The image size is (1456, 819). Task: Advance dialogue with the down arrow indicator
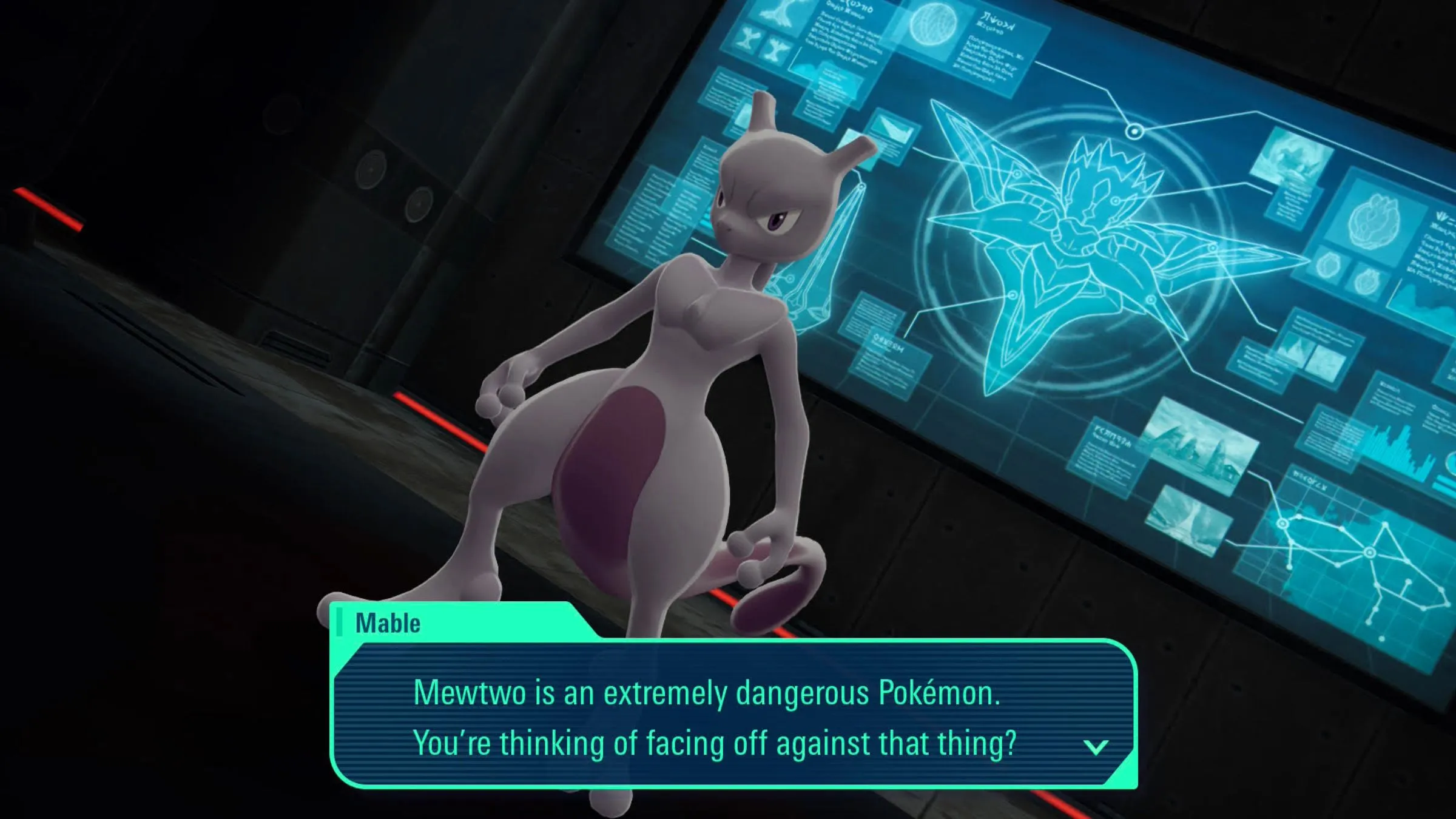1096,747
